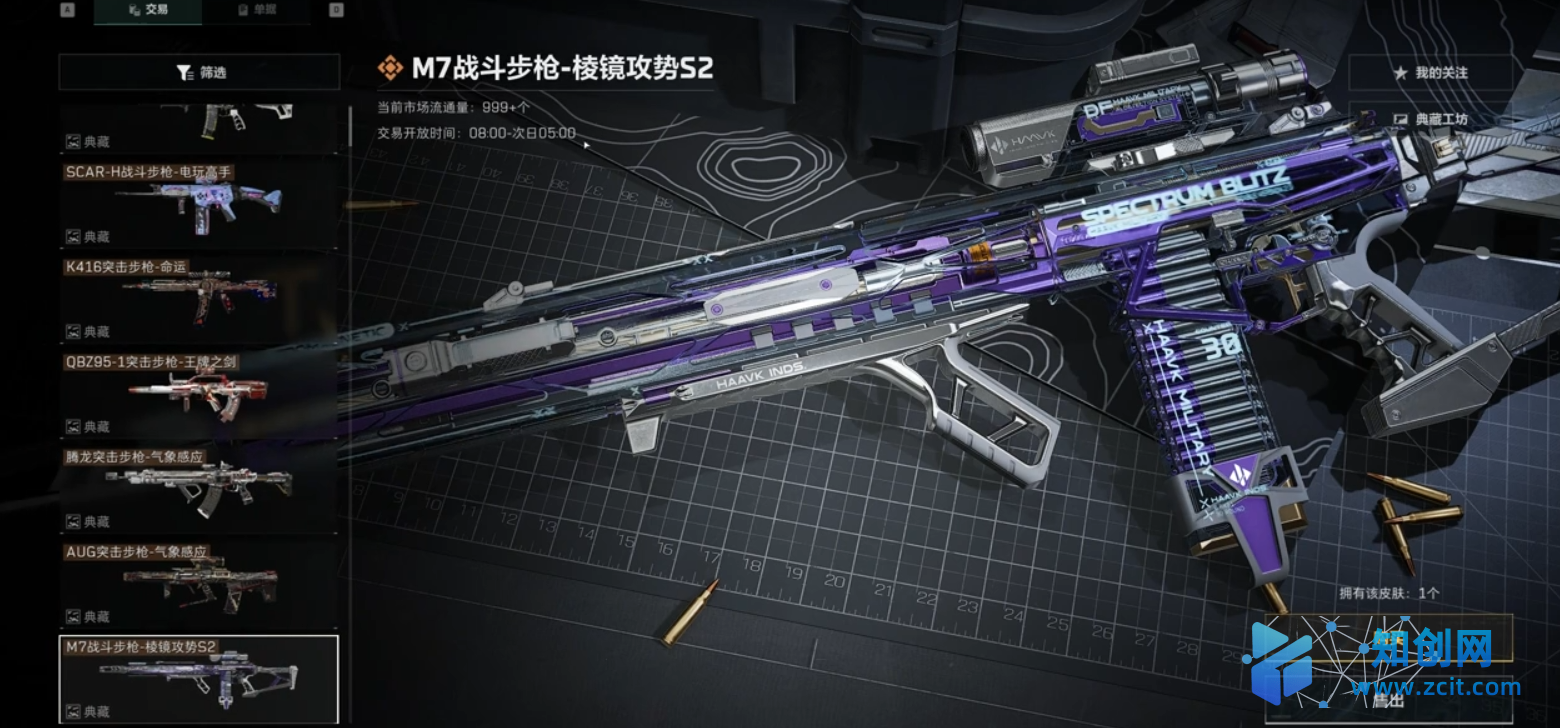Select the M7 棱镜攻势S2 list entry

(200, 678)
